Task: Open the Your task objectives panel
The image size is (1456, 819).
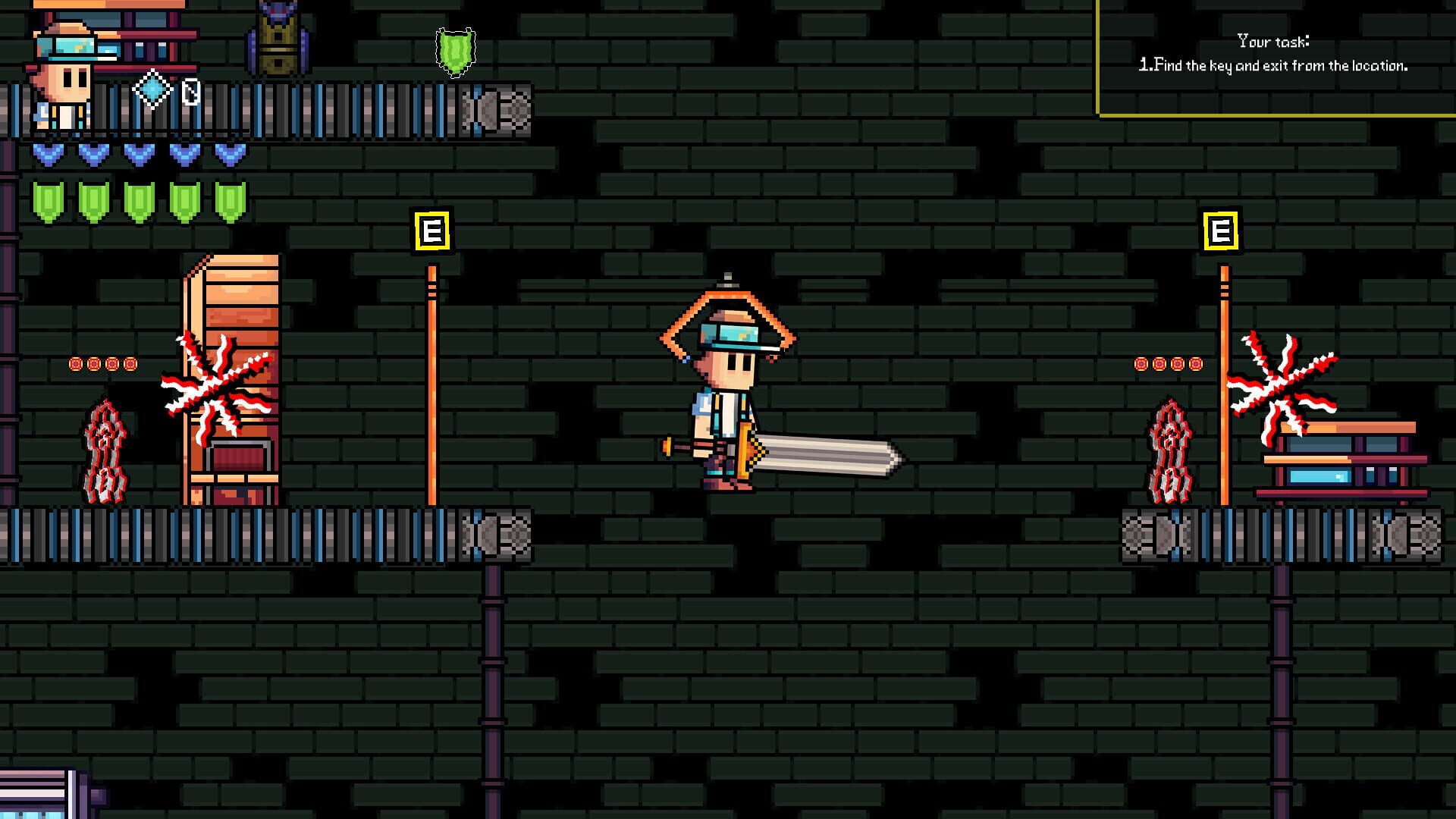Action: 1274,53
